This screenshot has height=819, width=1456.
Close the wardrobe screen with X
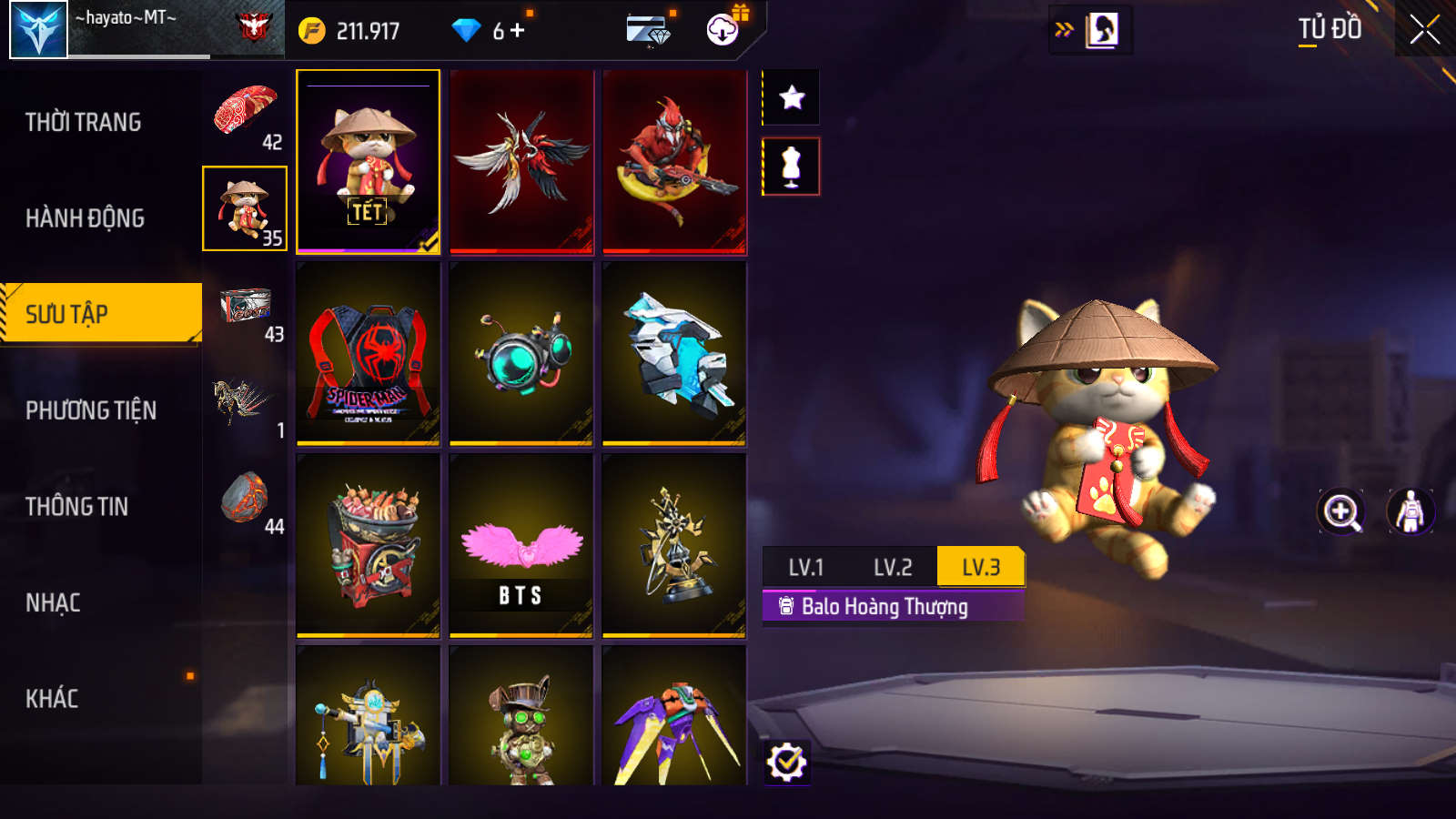pyautogui.click(x=1424, y=29)
